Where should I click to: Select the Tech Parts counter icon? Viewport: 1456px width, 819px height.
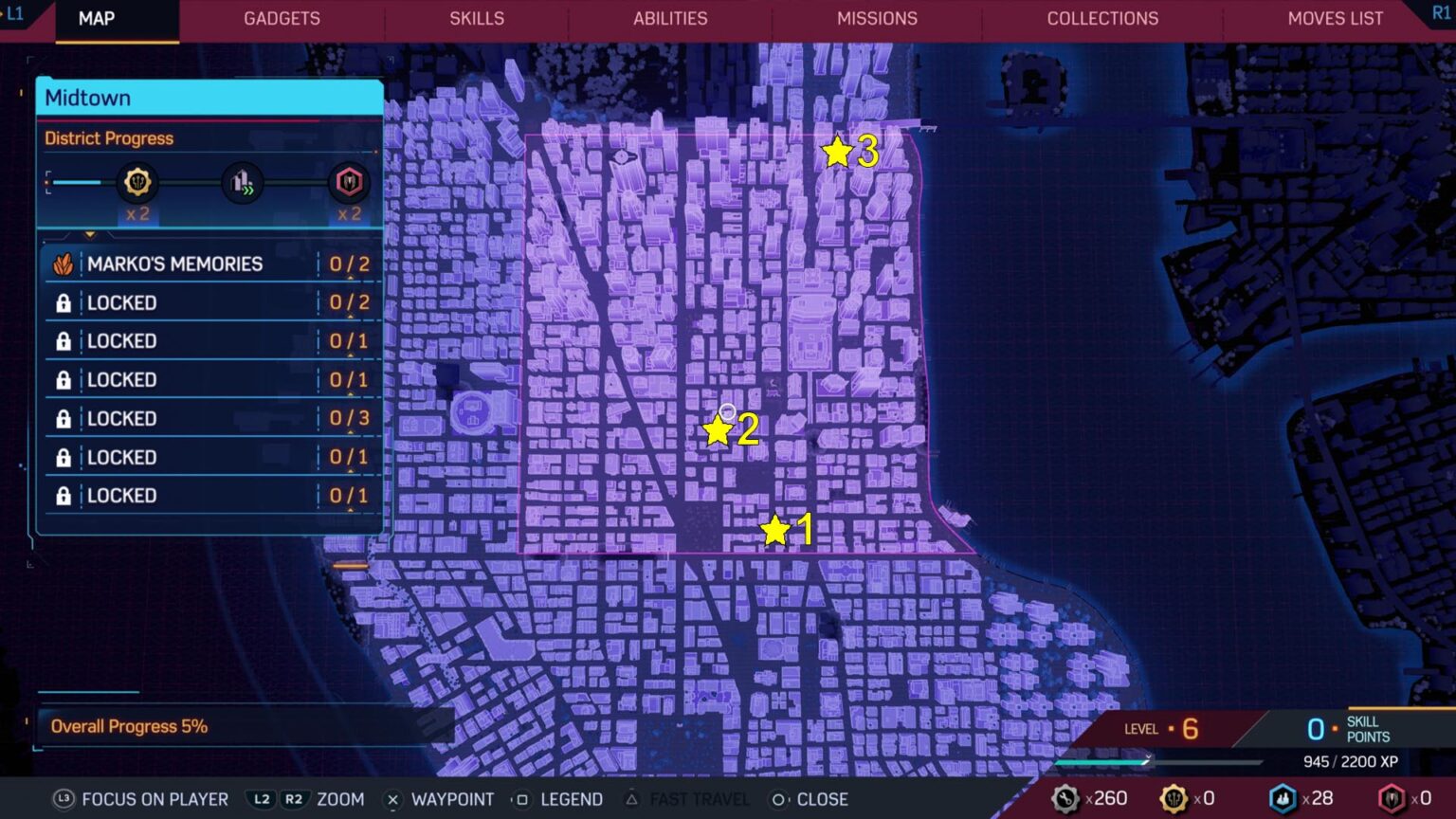coord(1067,799)
